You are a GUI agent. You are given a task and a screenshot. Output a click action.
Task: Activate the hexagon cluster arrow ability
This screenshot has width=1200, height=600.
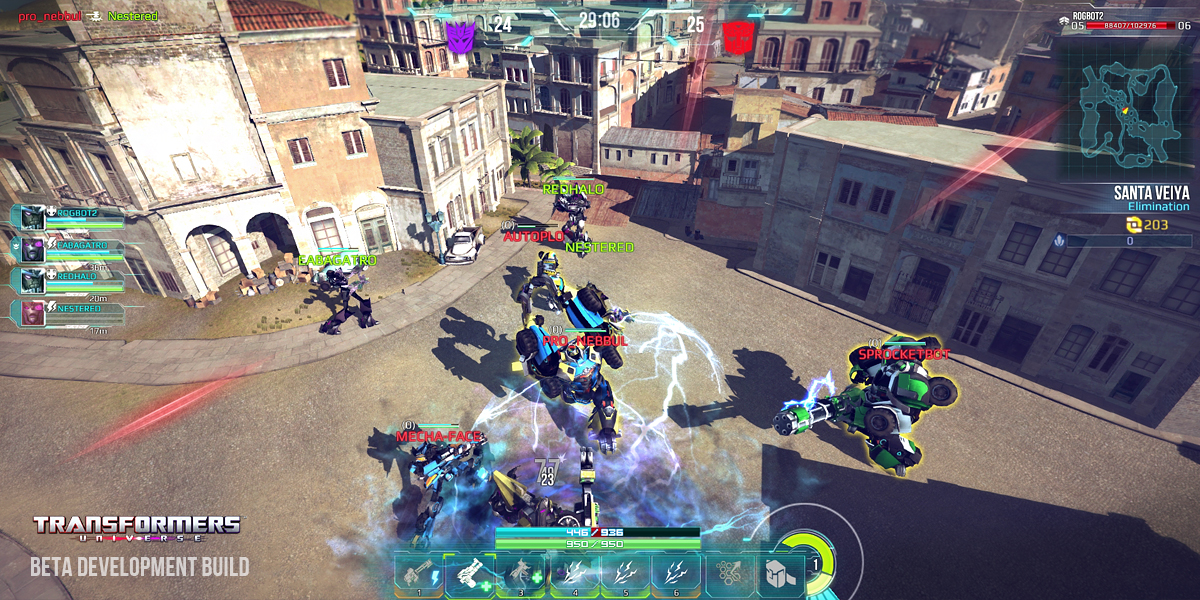(730, 575)
